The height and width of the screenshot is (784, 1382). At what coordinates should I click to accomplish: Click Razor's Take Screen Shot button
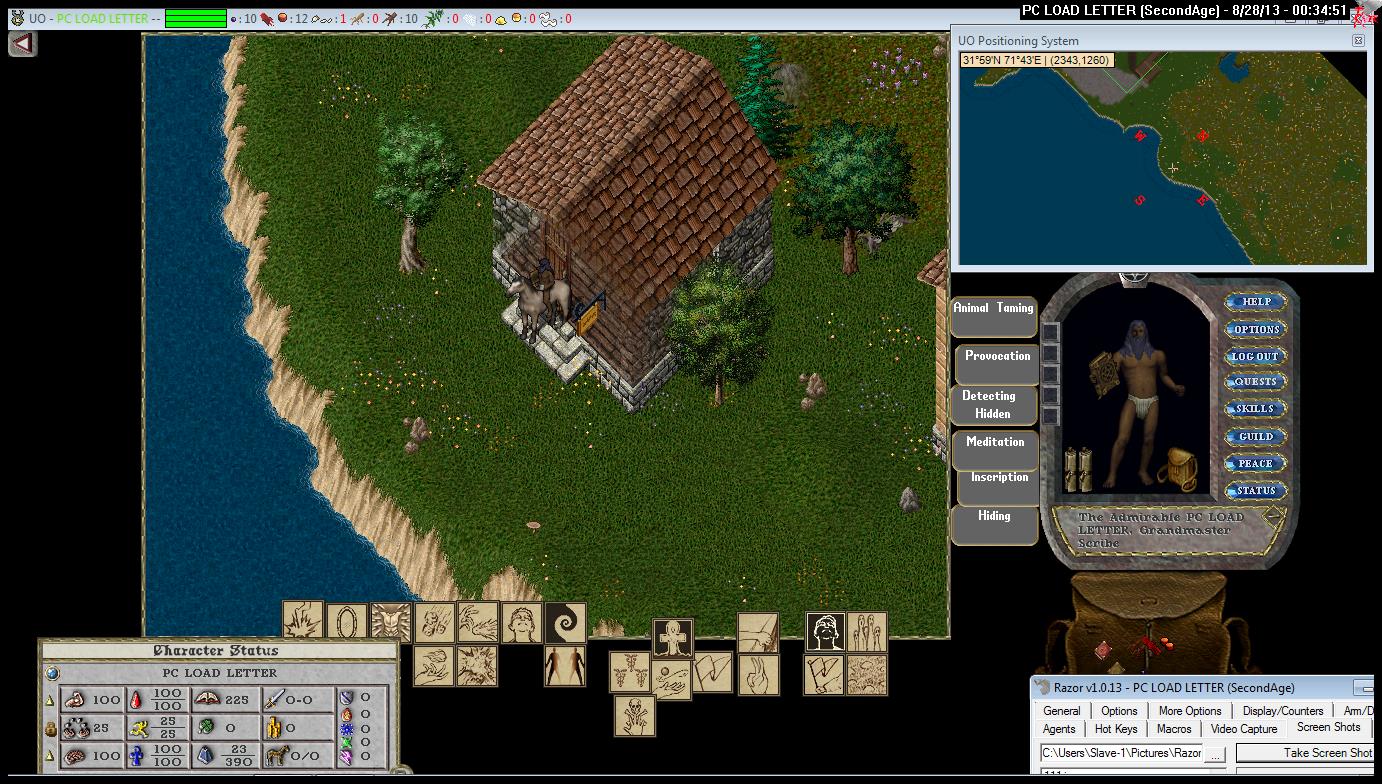[1327, 753]
